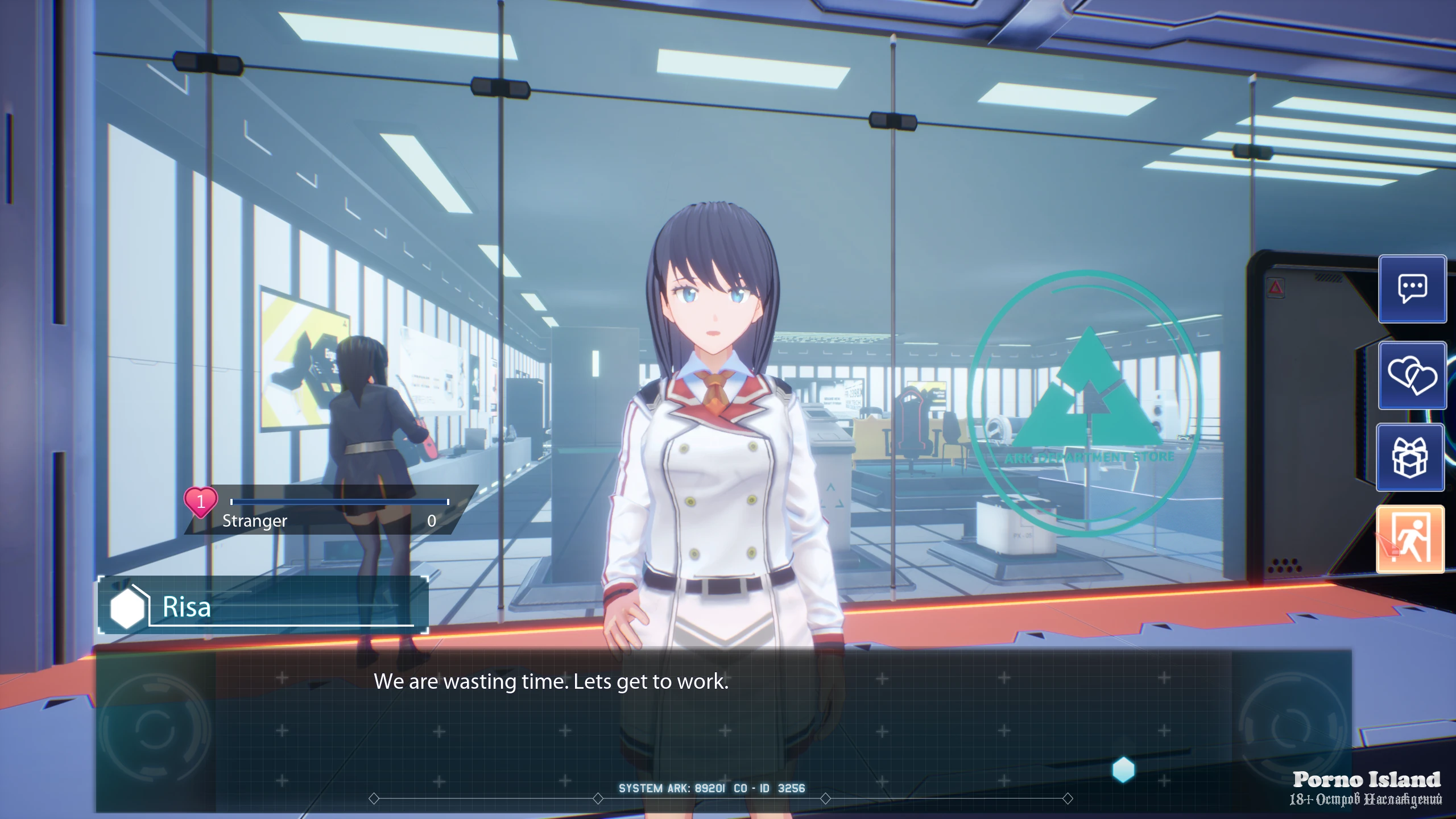Open the chat speech bubble button
Image resolution: width=1456 pixels, height=819 pixels.
point(1412,289)
